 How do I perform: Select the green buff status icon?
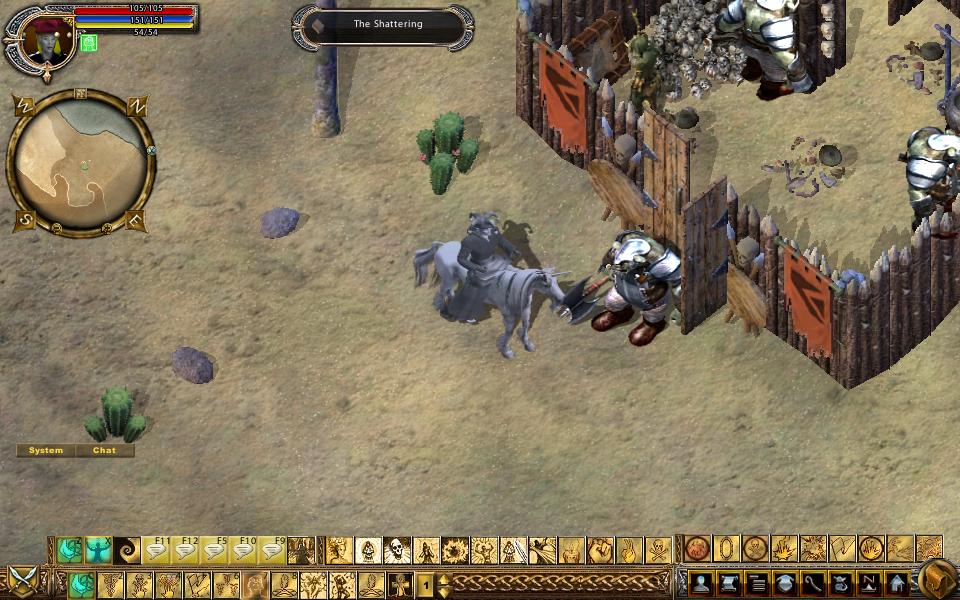[89, 43]
